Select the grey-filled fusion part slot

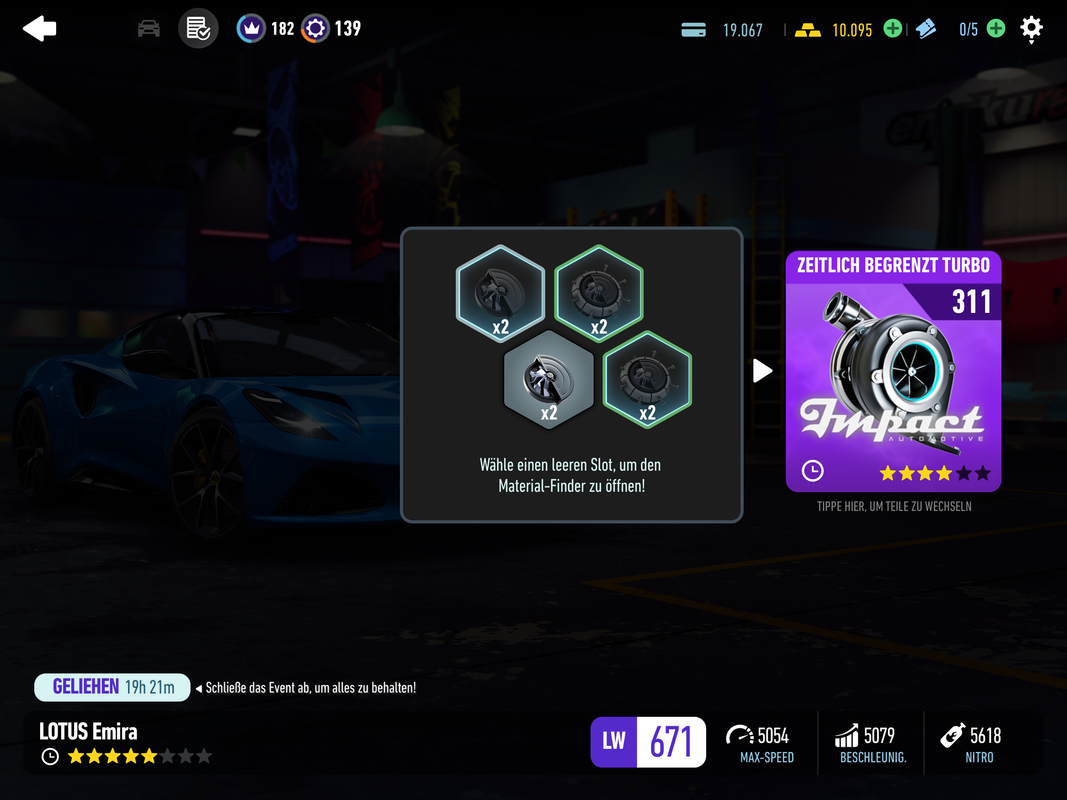548,381
